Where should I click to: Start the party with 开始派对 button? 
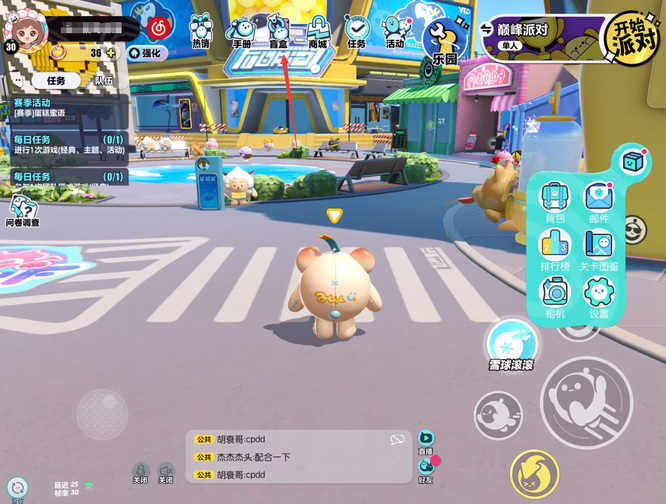point(633,38)
